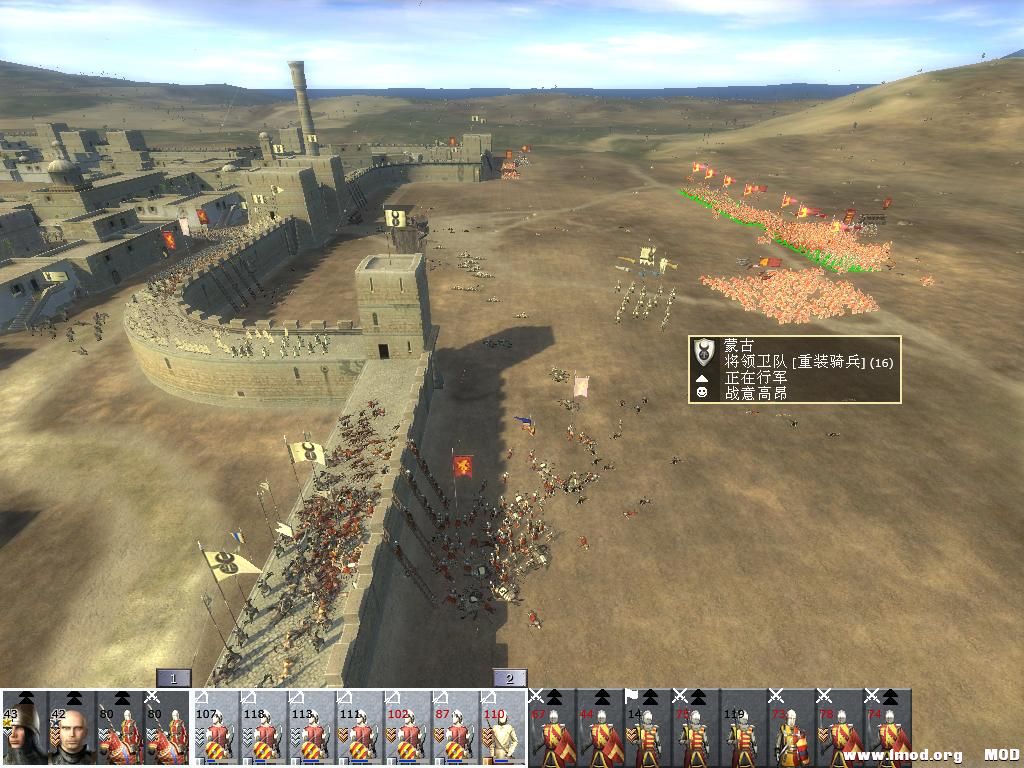Choose the white-flag unit card showing 14
Image resolution: width=1024 pixels, height=768 pixels.
(x=648, y=728)
